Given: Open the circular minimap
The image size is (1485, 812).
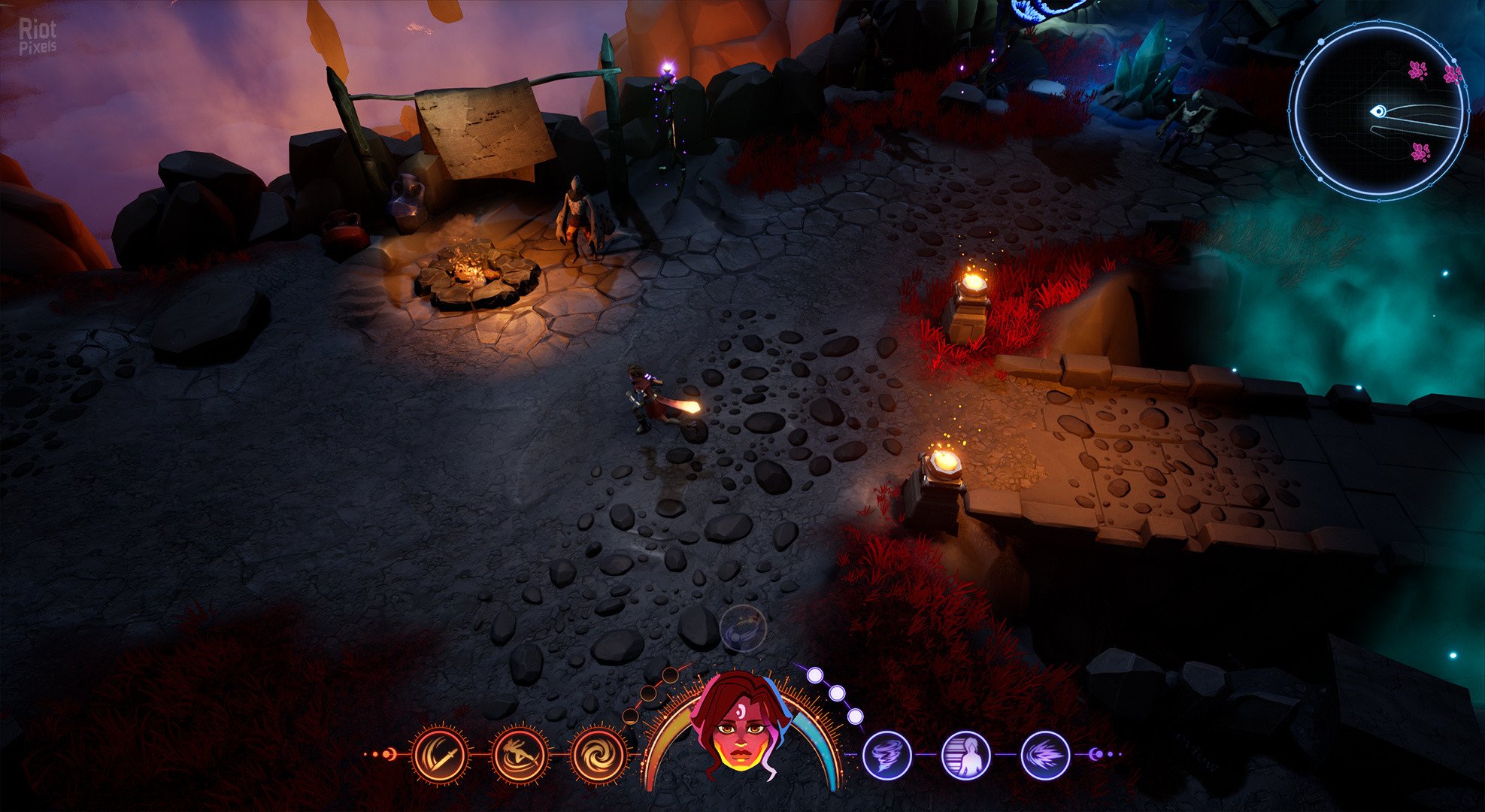Looking at the screenshot, I should 1379,111.
